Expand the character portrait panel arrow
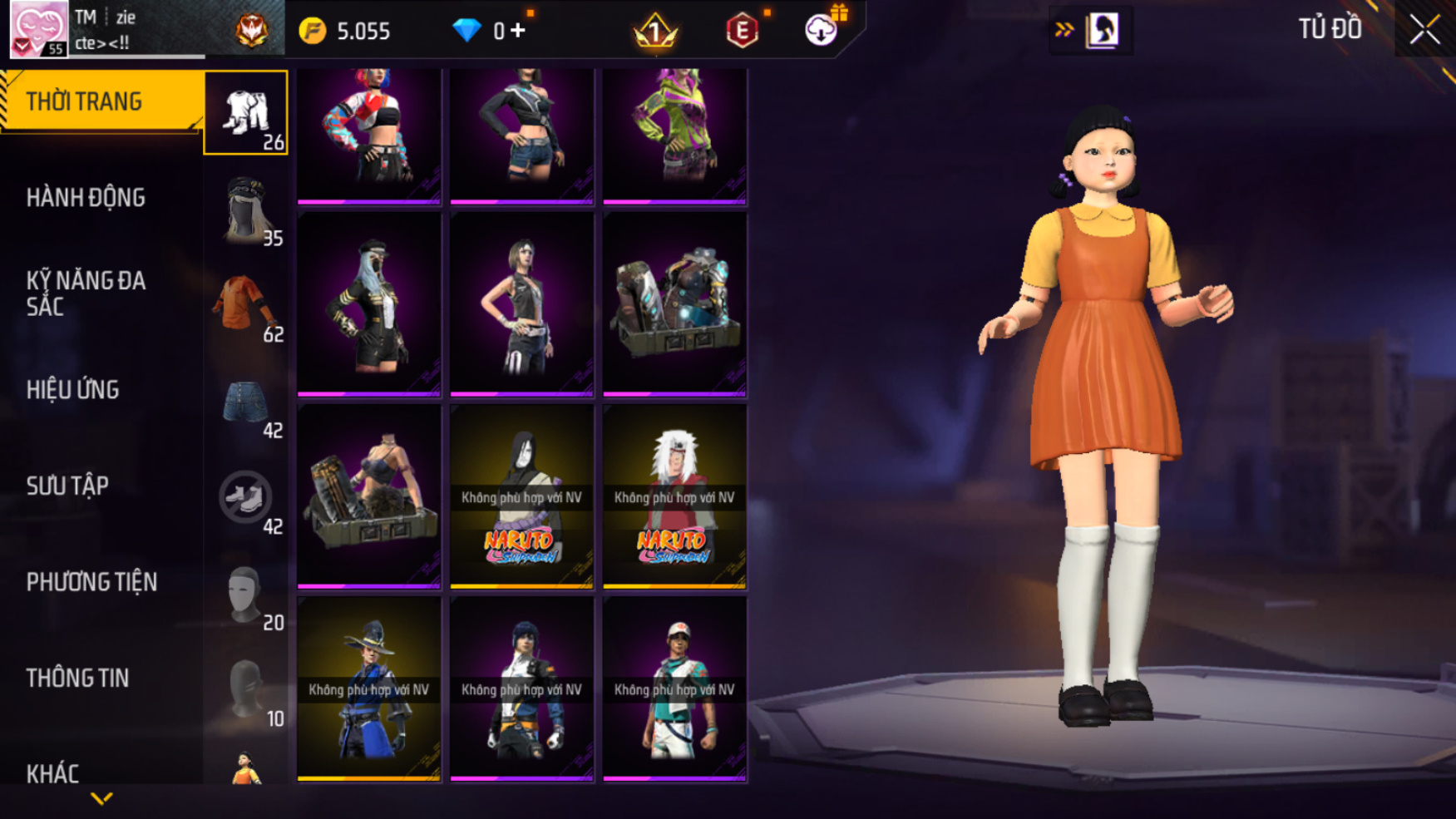This screenshot has height=819, width=1456. [x=1064, y=30]
